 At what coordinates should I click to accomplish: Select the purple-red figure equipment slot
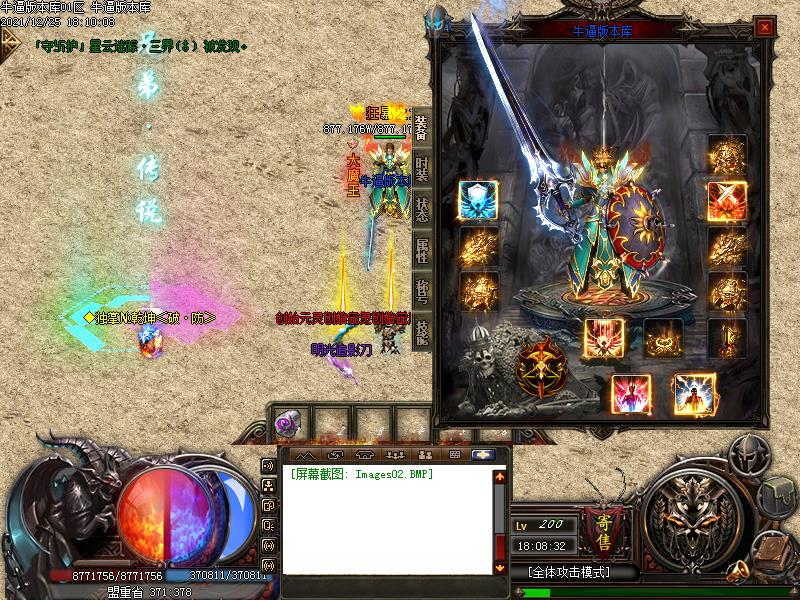pyautogui.click(x=630, y=393)
